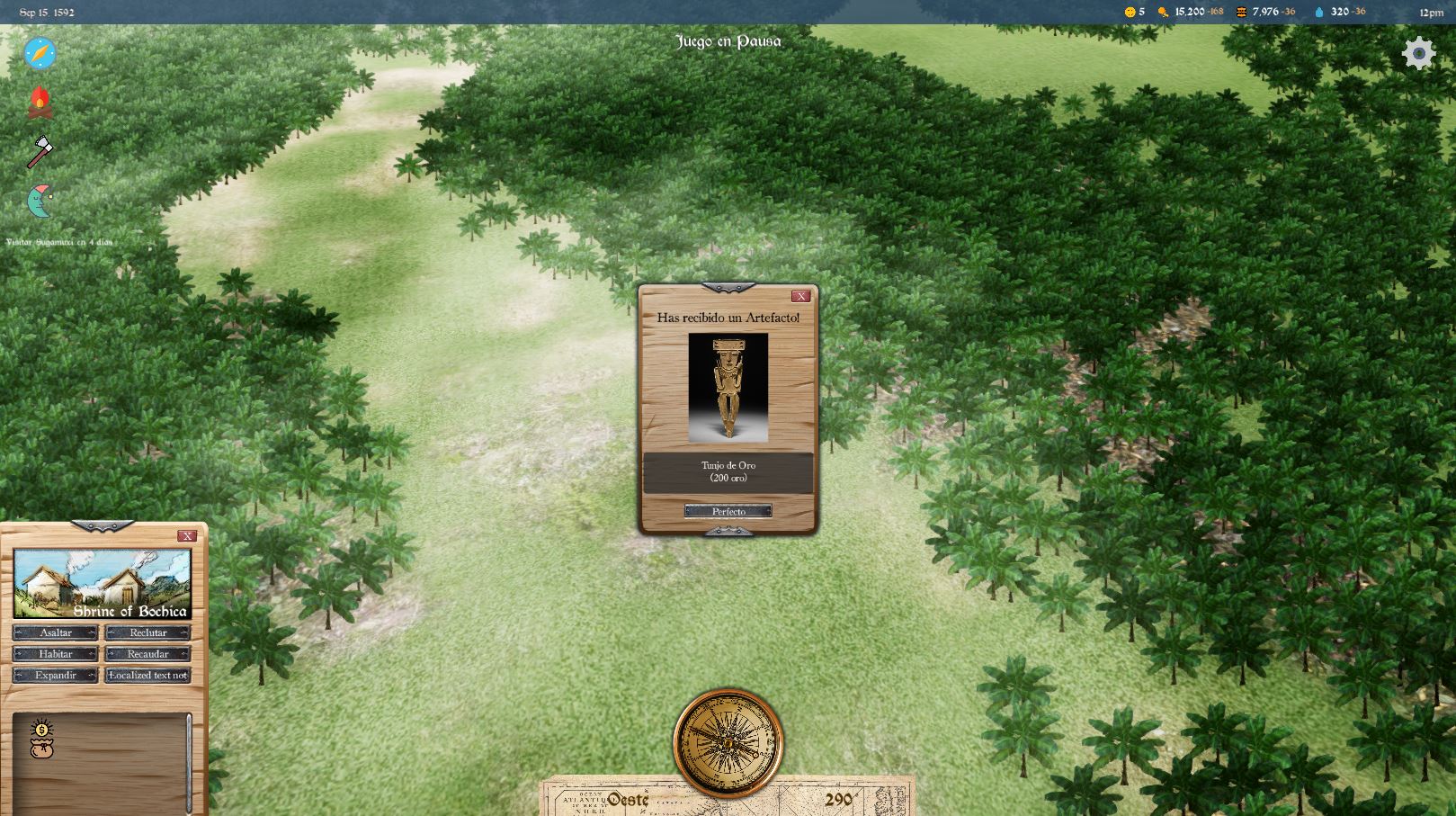Viewport: 1456px width, 816px height.
Task: Close the artifact received popup
Action: [x=800, y=296]
